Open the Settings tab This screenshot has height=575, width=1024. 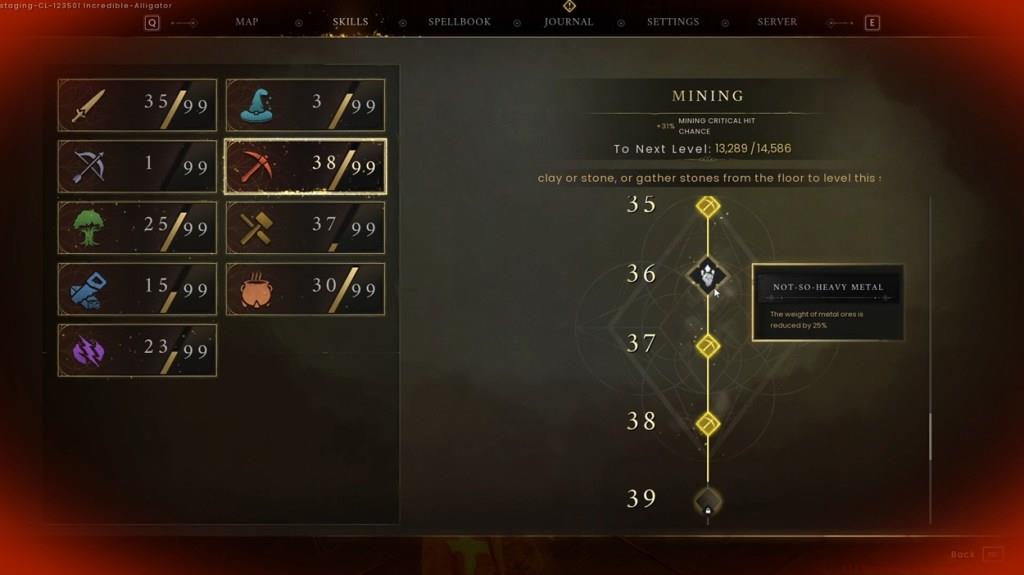tap(673, 22)
